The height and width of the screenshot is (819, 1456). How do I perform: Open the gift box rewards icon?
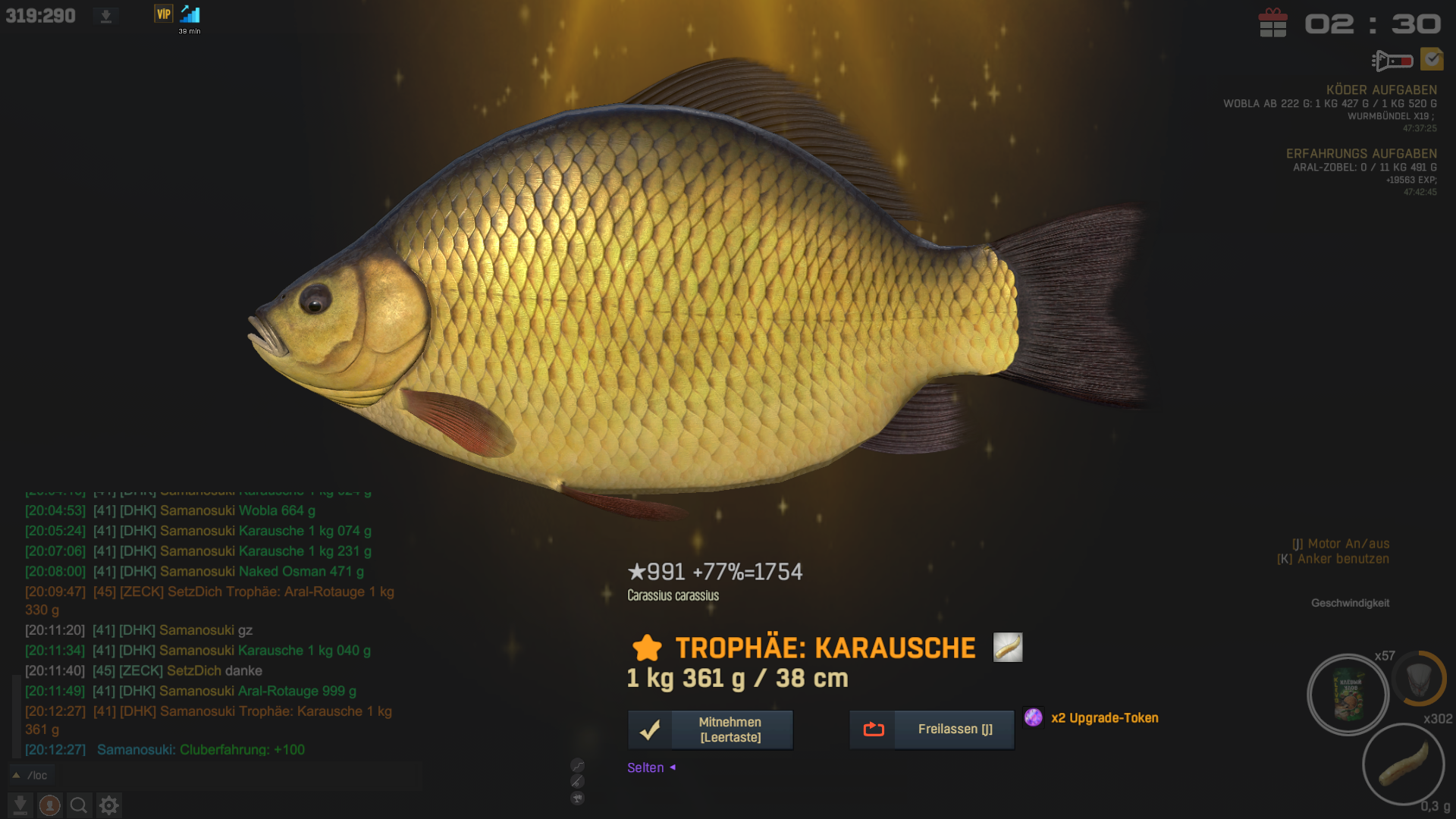1272,24
